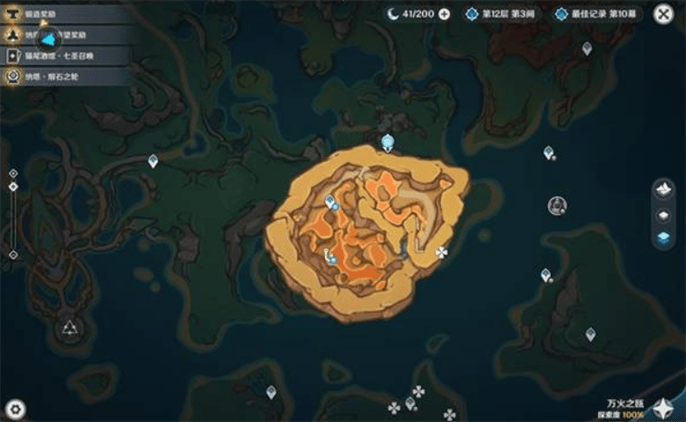This screenshot has height=422, width=686.
Task: Open the forging reward quest entry
Action: pos(50,12)
